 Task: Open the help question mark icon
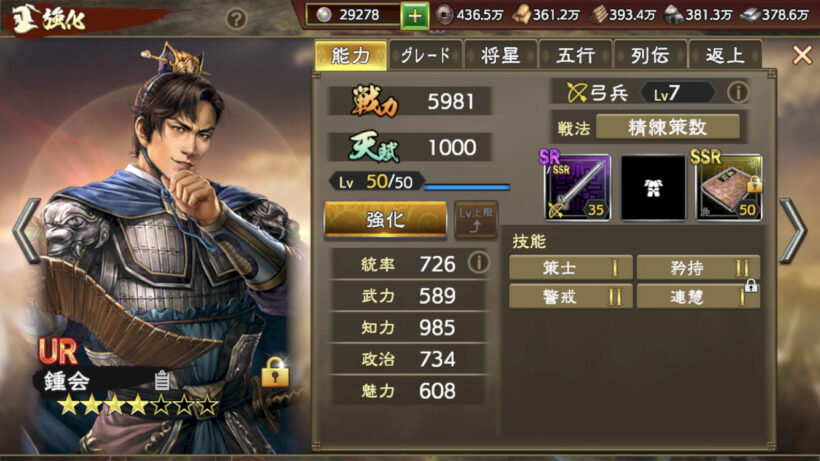236,18
